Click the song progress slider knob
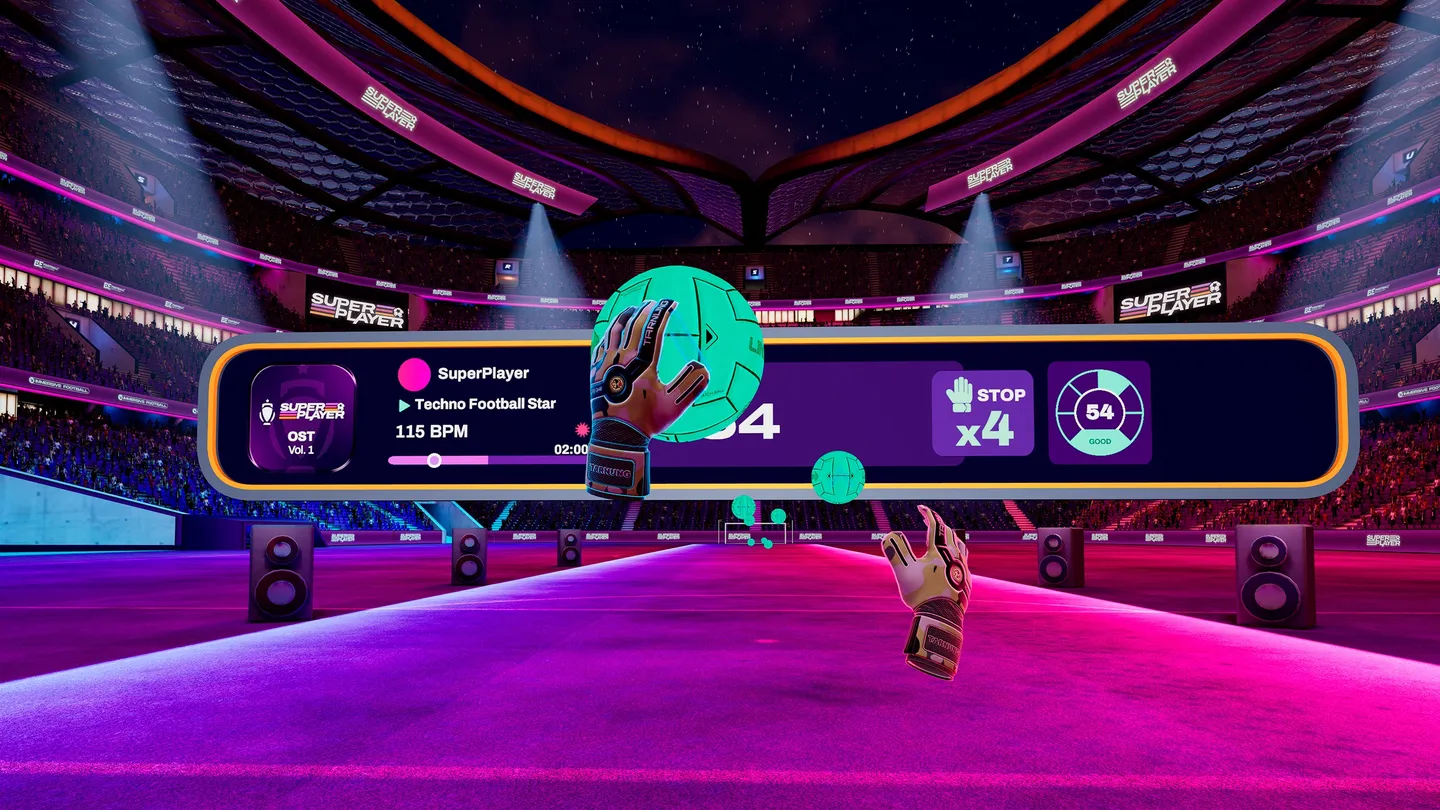Viewport: 1440px width, 810px height. tap(434, 460)
